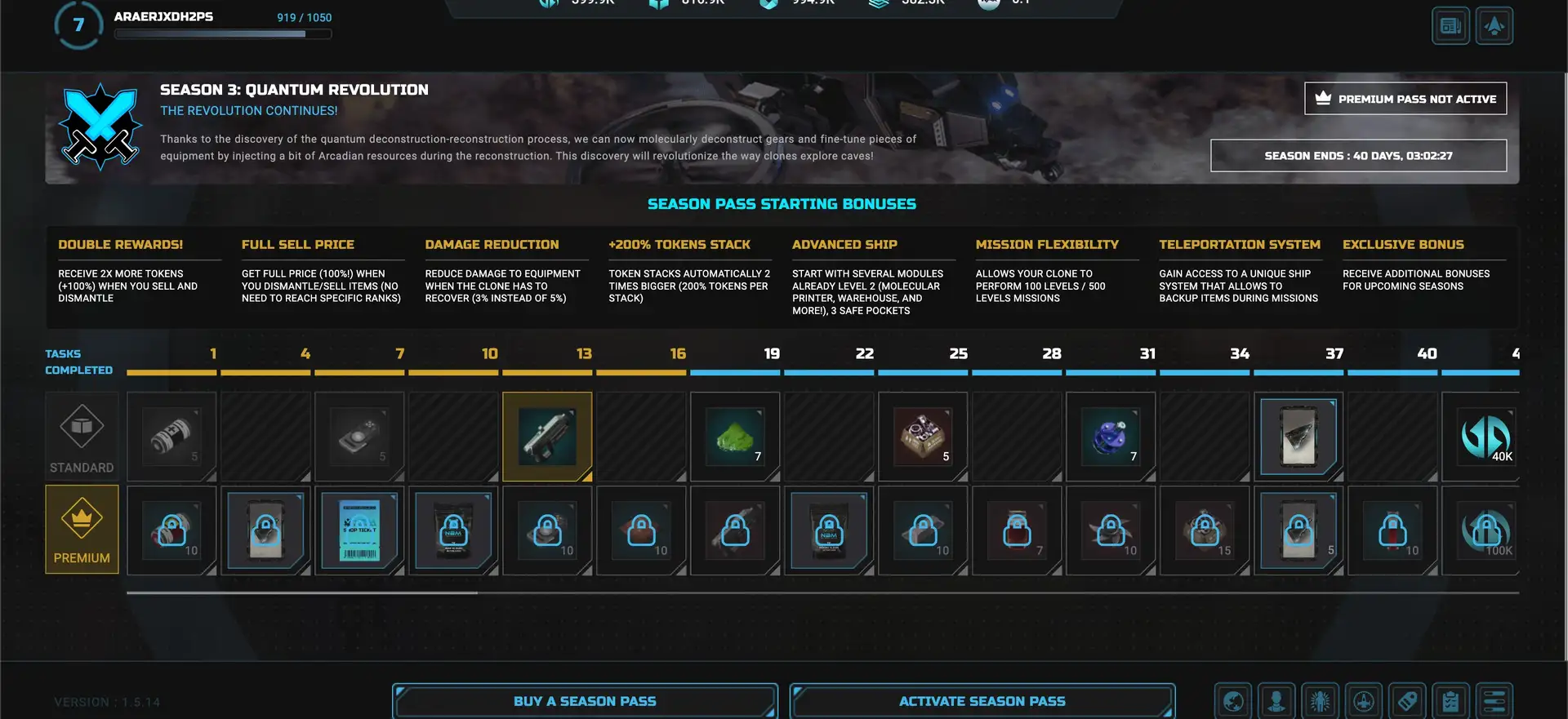Select the highlighted gun reward at level 13
Screen dimensions: 1568x719
[x=547, y=437]
